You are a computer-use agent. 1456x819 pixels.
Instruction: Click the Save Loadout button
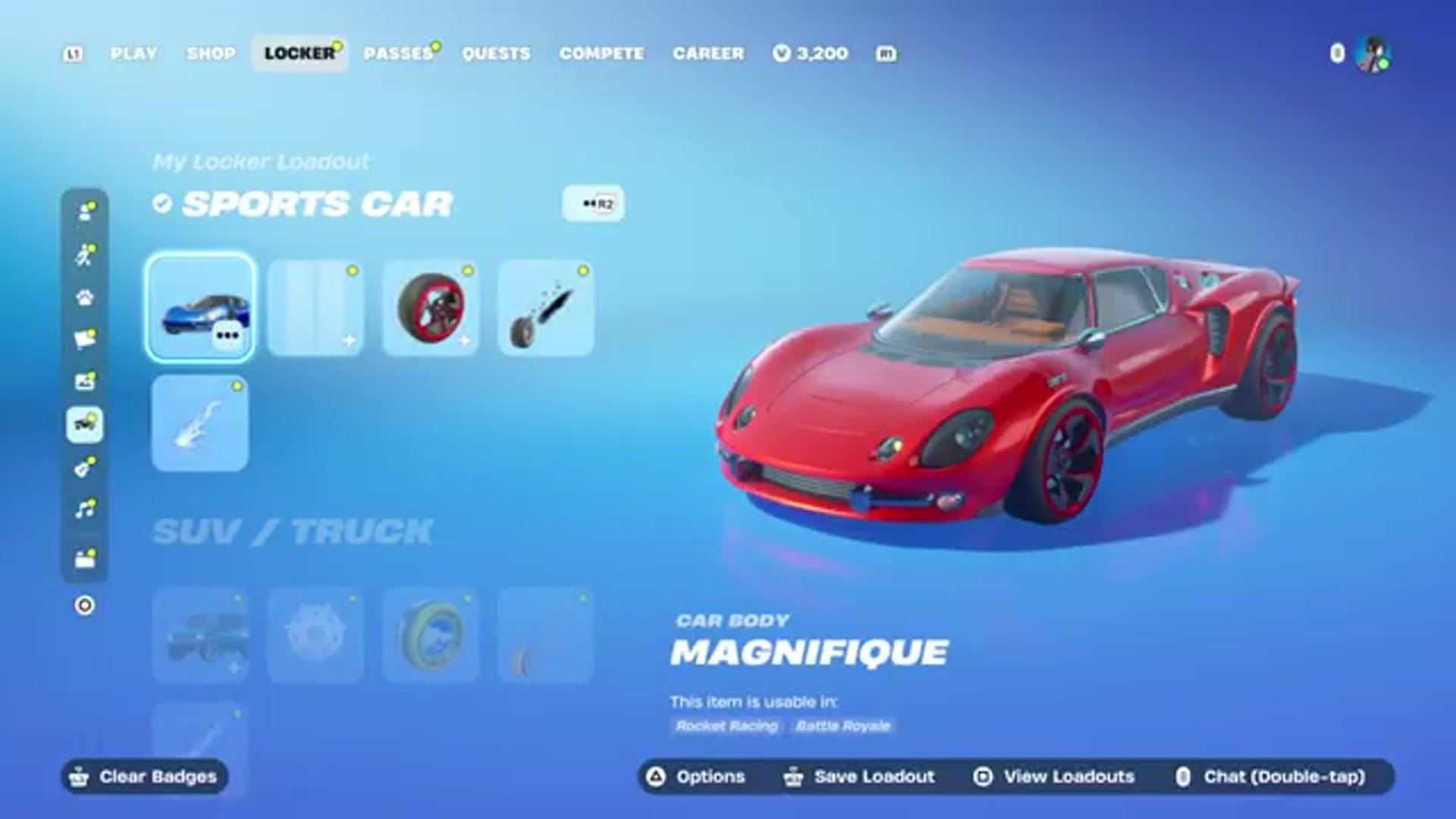click(872, 777)
